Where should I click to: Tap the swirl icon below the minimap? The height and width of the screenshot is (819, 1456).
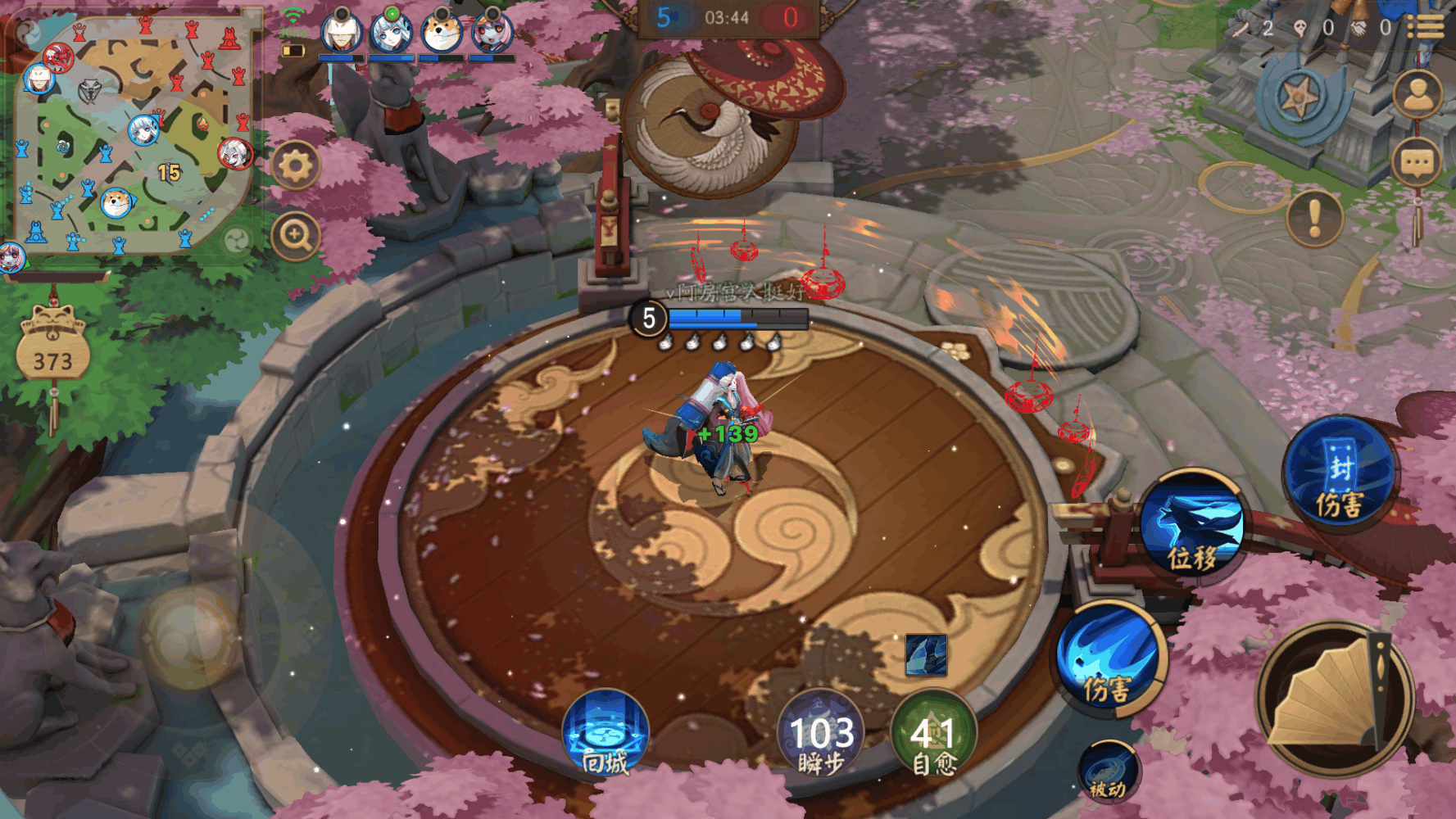237,241
